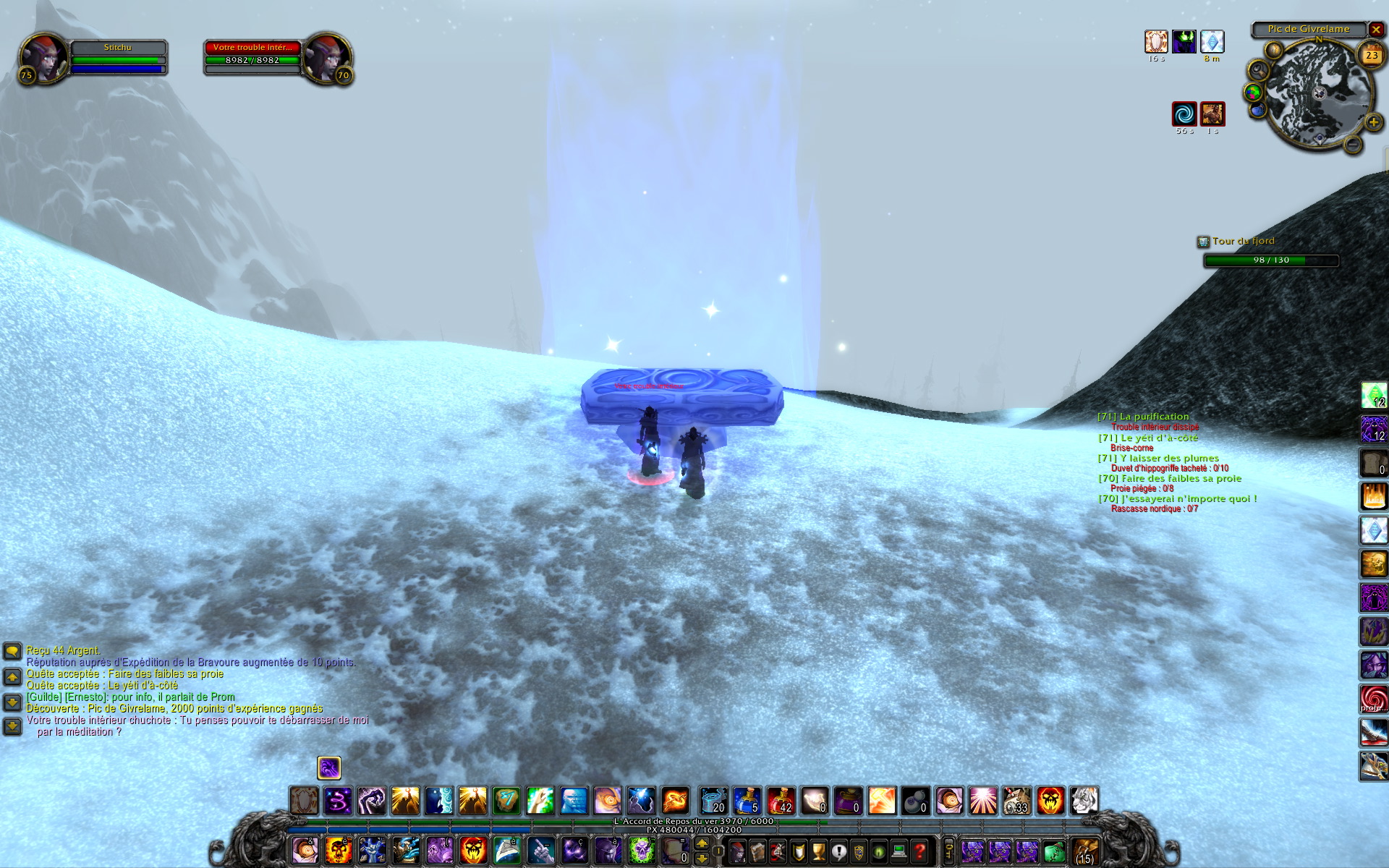Screen dimensions: 1389x868
Task: Open the backpack with 15 free slots
Action: [x=1084, y=851]
